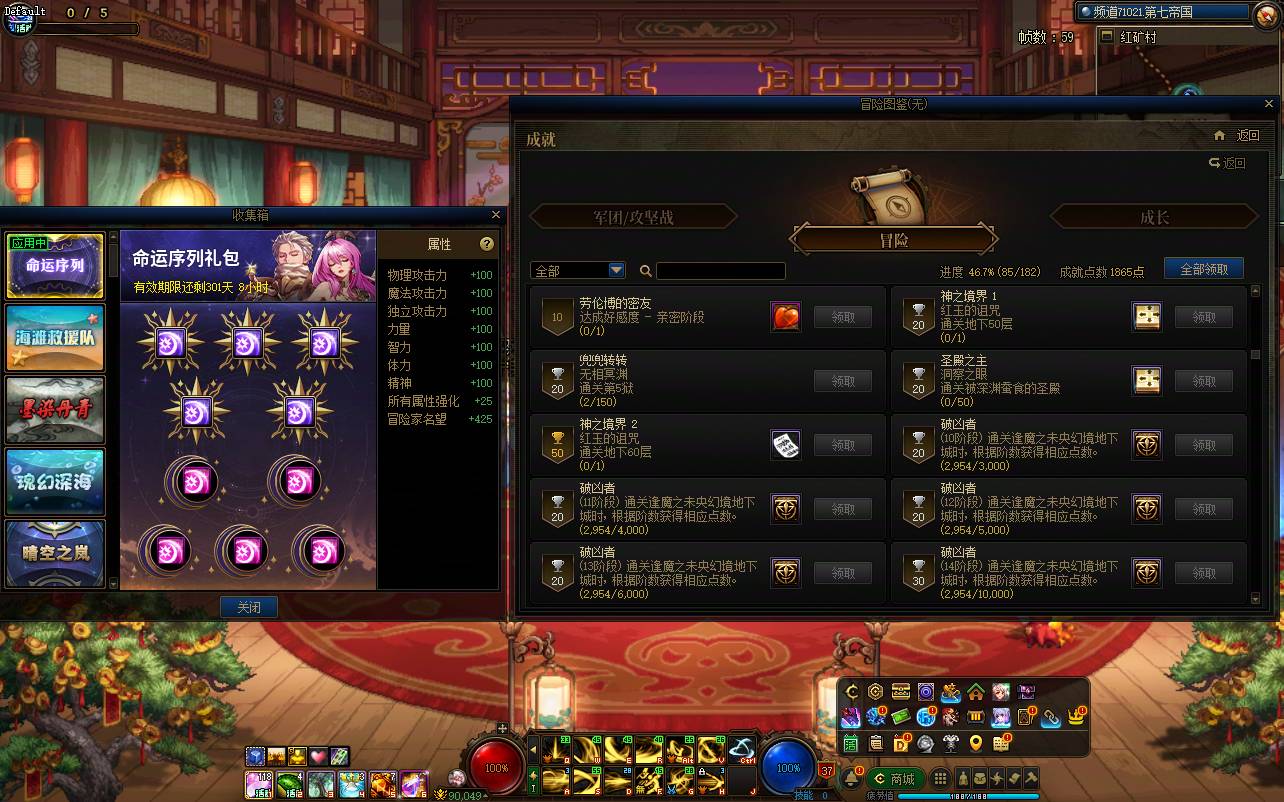1284x802 pixels.
Task: Open the 瑰幻深海 event panel icon
Action: [55, 483]
